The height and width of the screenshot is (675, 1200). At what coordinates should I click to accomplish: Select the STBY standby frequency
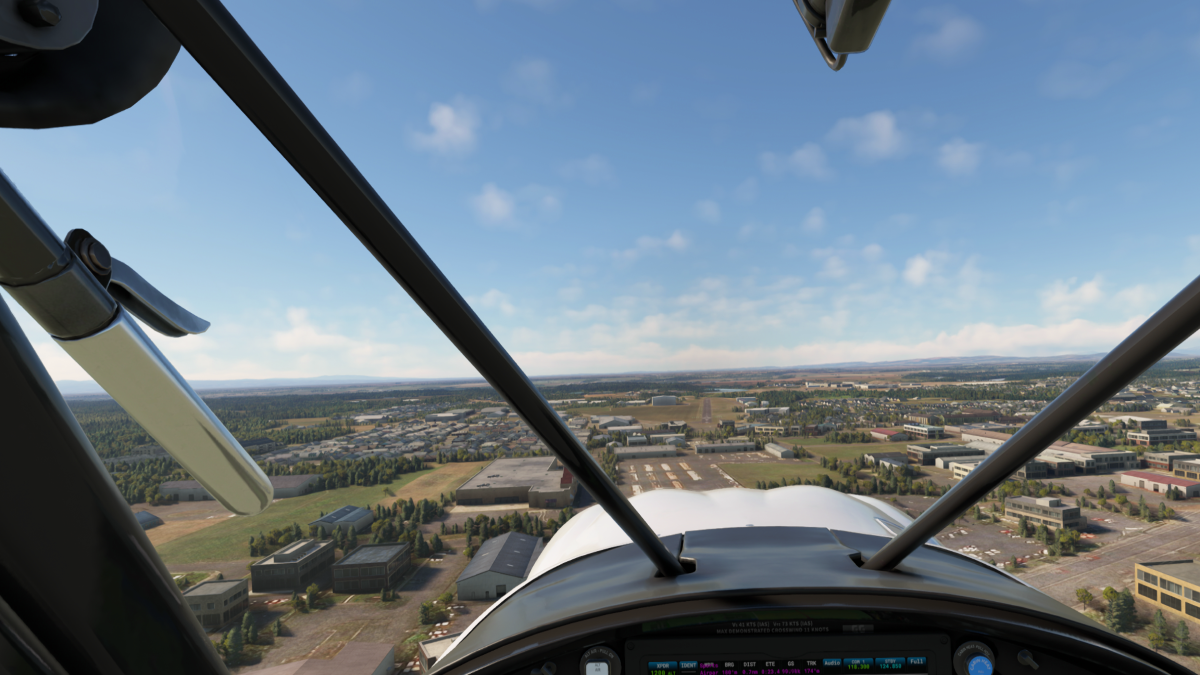click(888, 664)
